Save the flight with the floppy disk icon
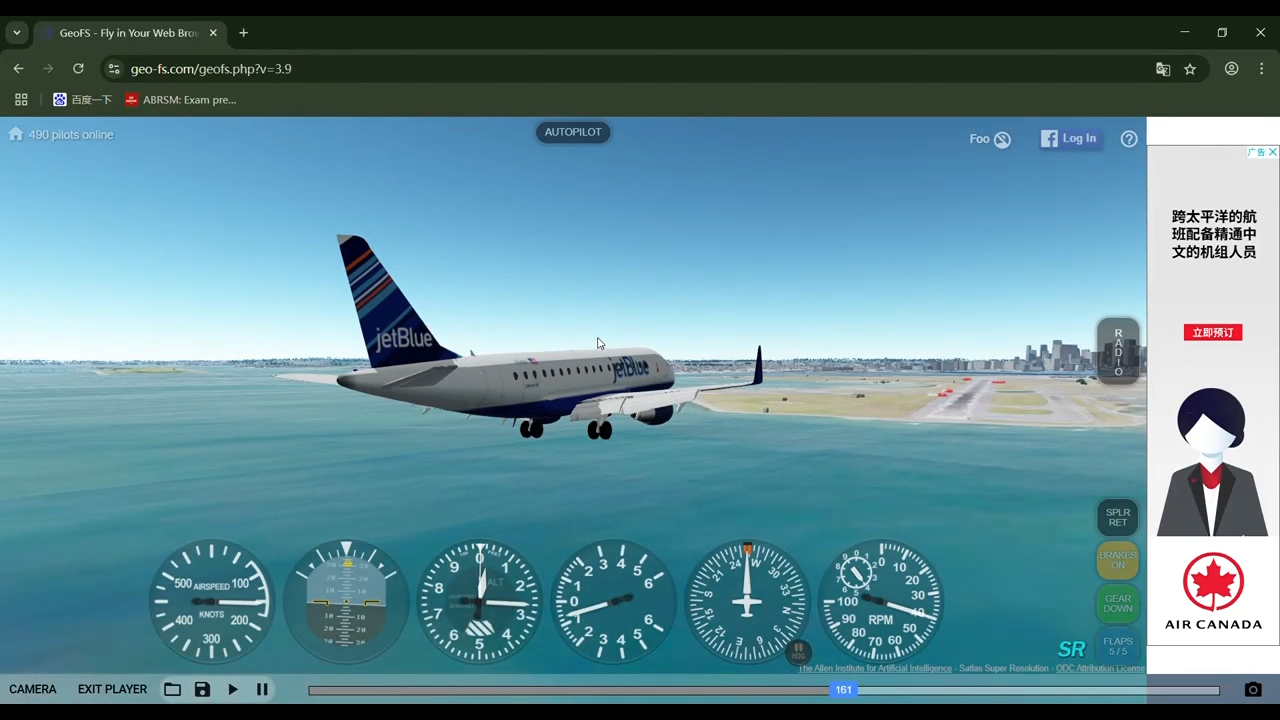Viewport: 1280px width, 720px height. [202, 689]
